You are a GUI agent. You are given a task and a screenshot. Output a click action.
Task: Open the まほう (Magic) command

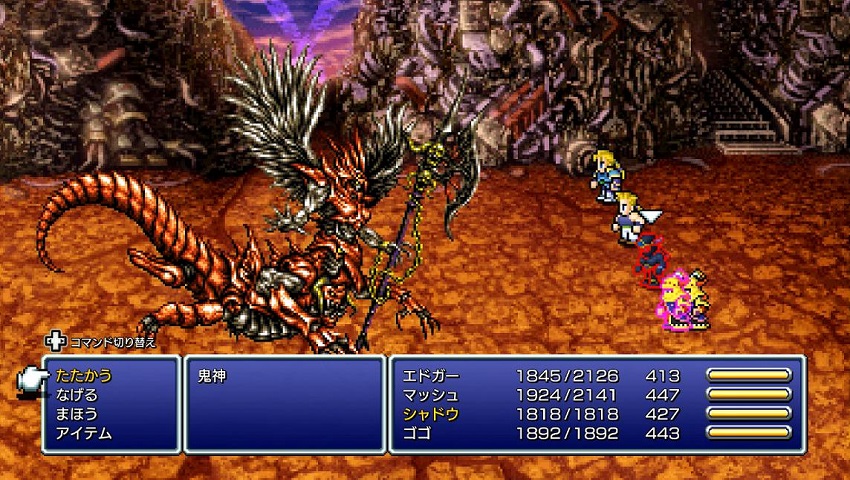pos(77,414)
